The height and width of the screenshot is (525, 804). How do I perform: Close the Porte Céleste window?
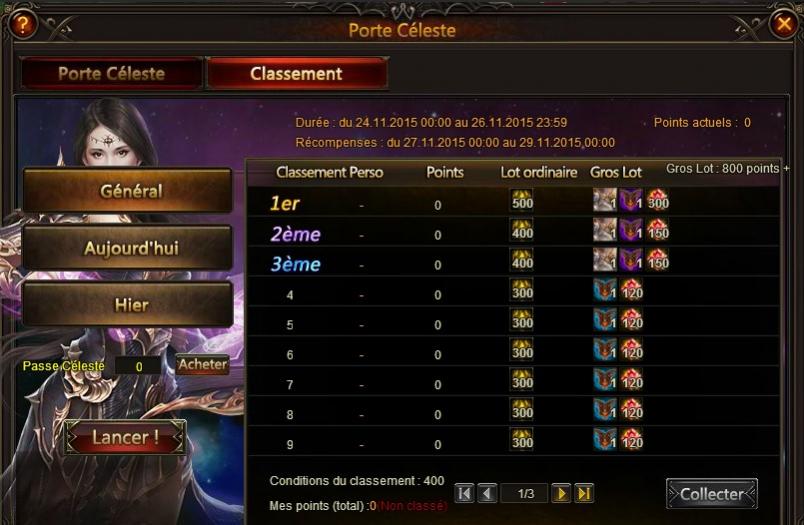point(784,25)
